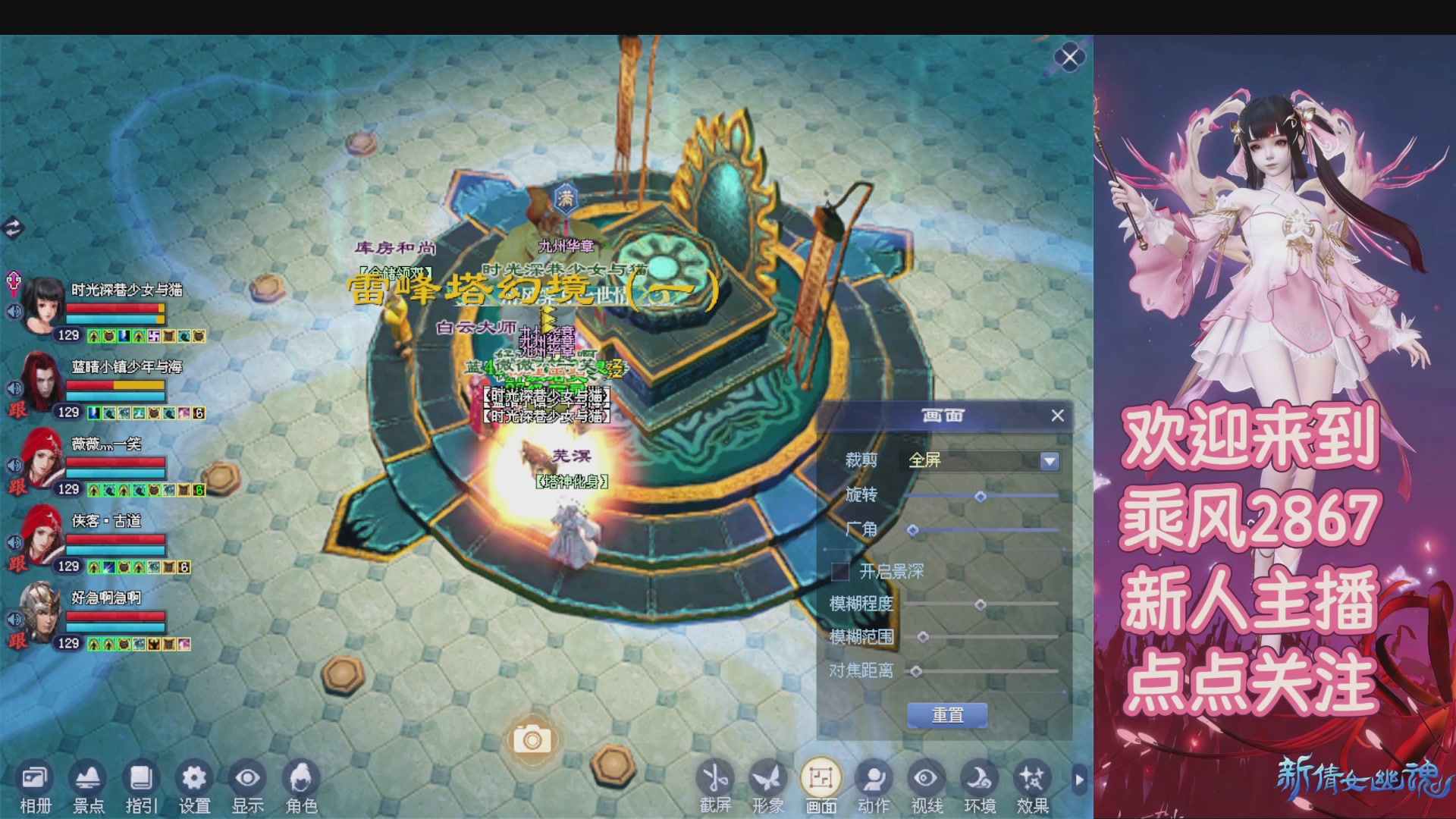Open the 角色 character options
Viewport: 1456px width, 819px height.
[301, 787]
